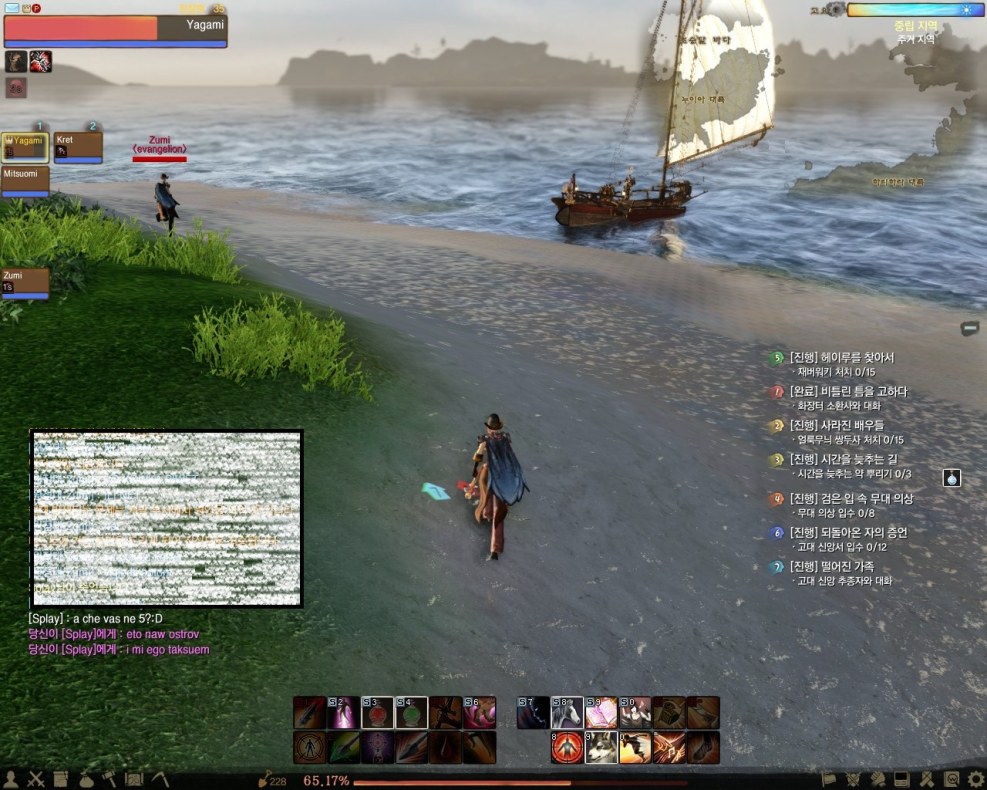Select Yagami's party frame with crown
The height and width of the screenshot is (790, 987).
25,147
